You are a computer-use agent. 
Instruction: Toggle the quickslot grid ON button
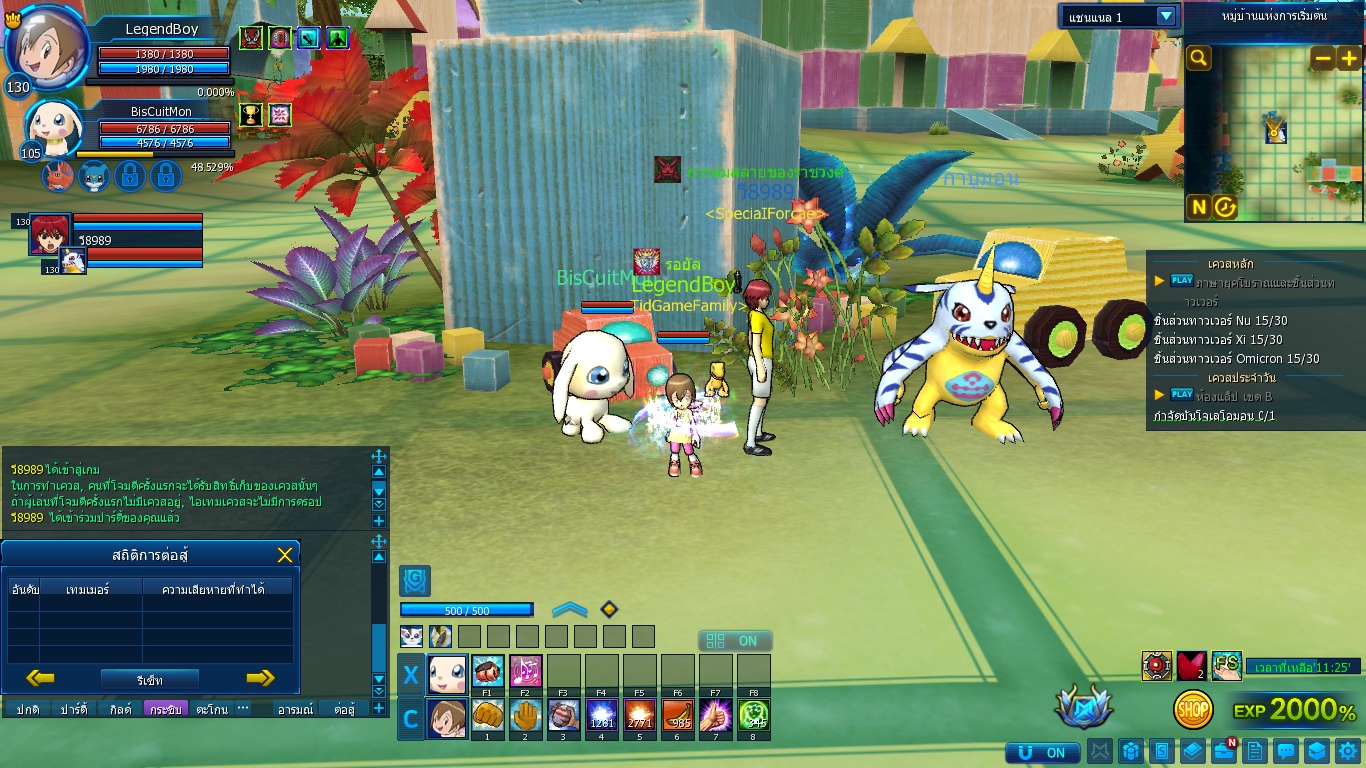pos(734,641)
